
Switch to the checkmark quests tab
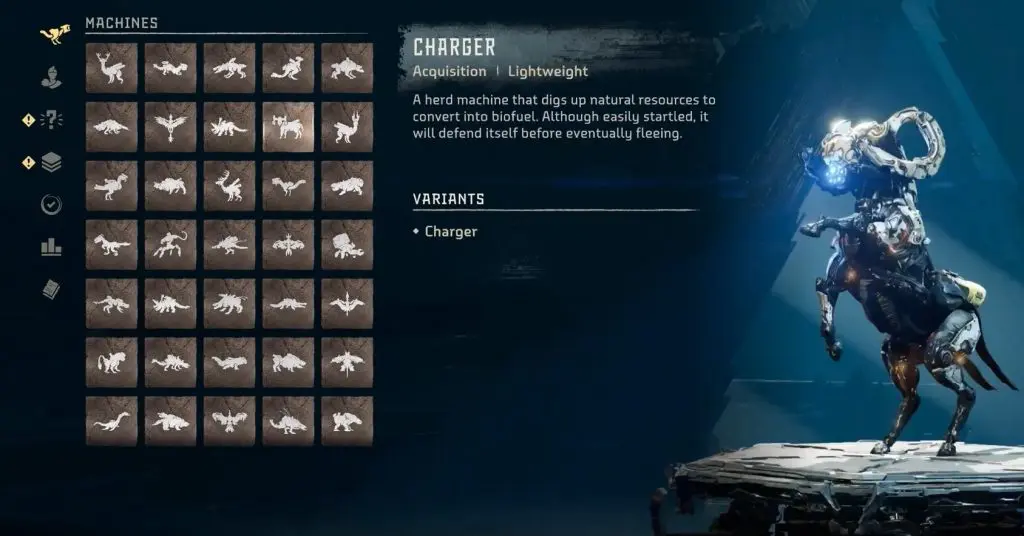[52, 204]
